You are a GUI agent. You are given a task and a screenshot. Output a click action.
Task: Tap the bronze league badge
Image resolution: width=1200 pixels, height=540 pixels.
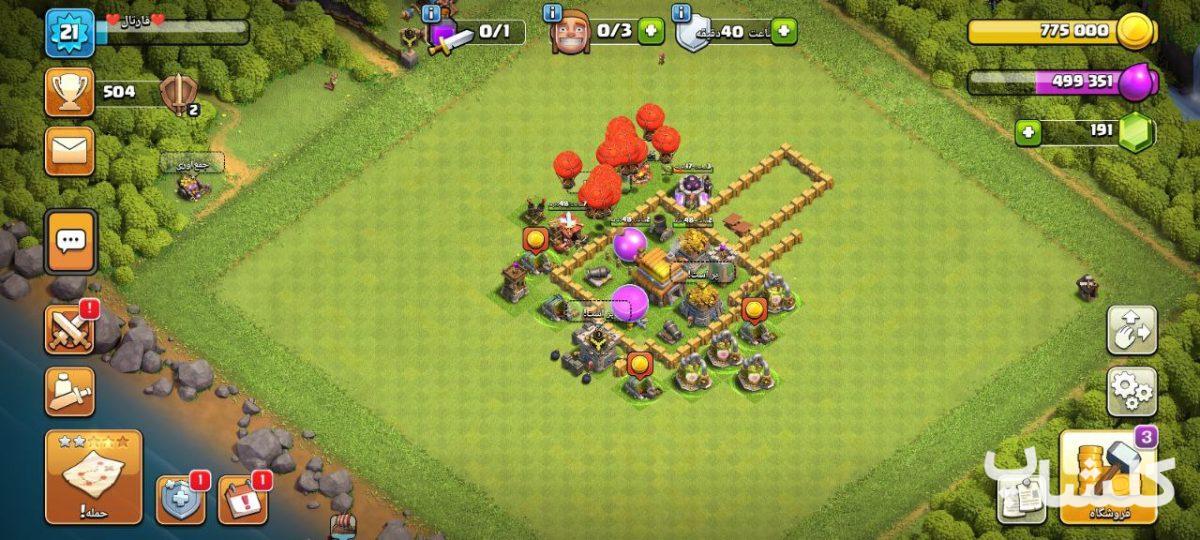click(179, 95)
